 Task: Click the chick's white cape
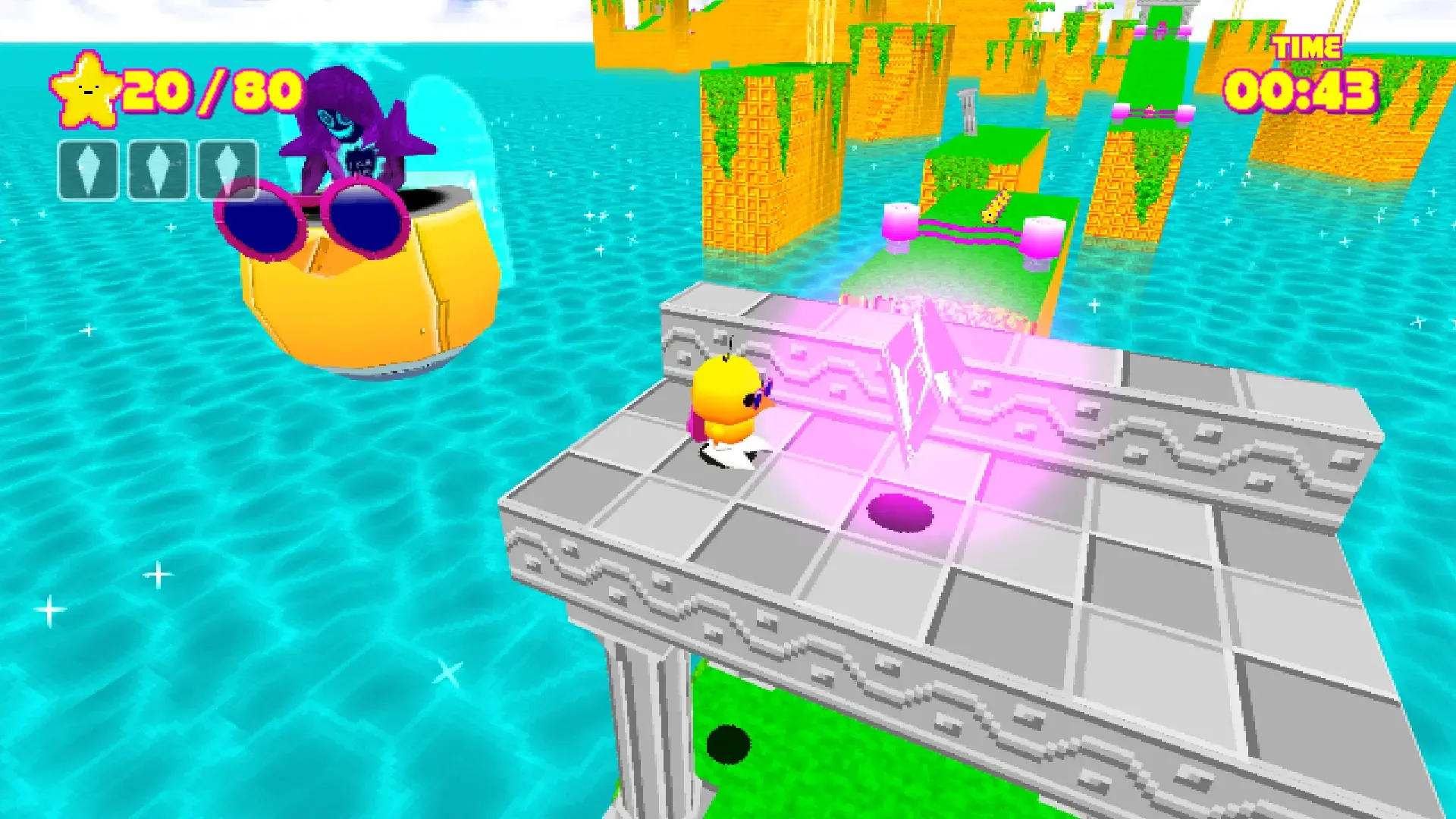(x=736, y=451)
